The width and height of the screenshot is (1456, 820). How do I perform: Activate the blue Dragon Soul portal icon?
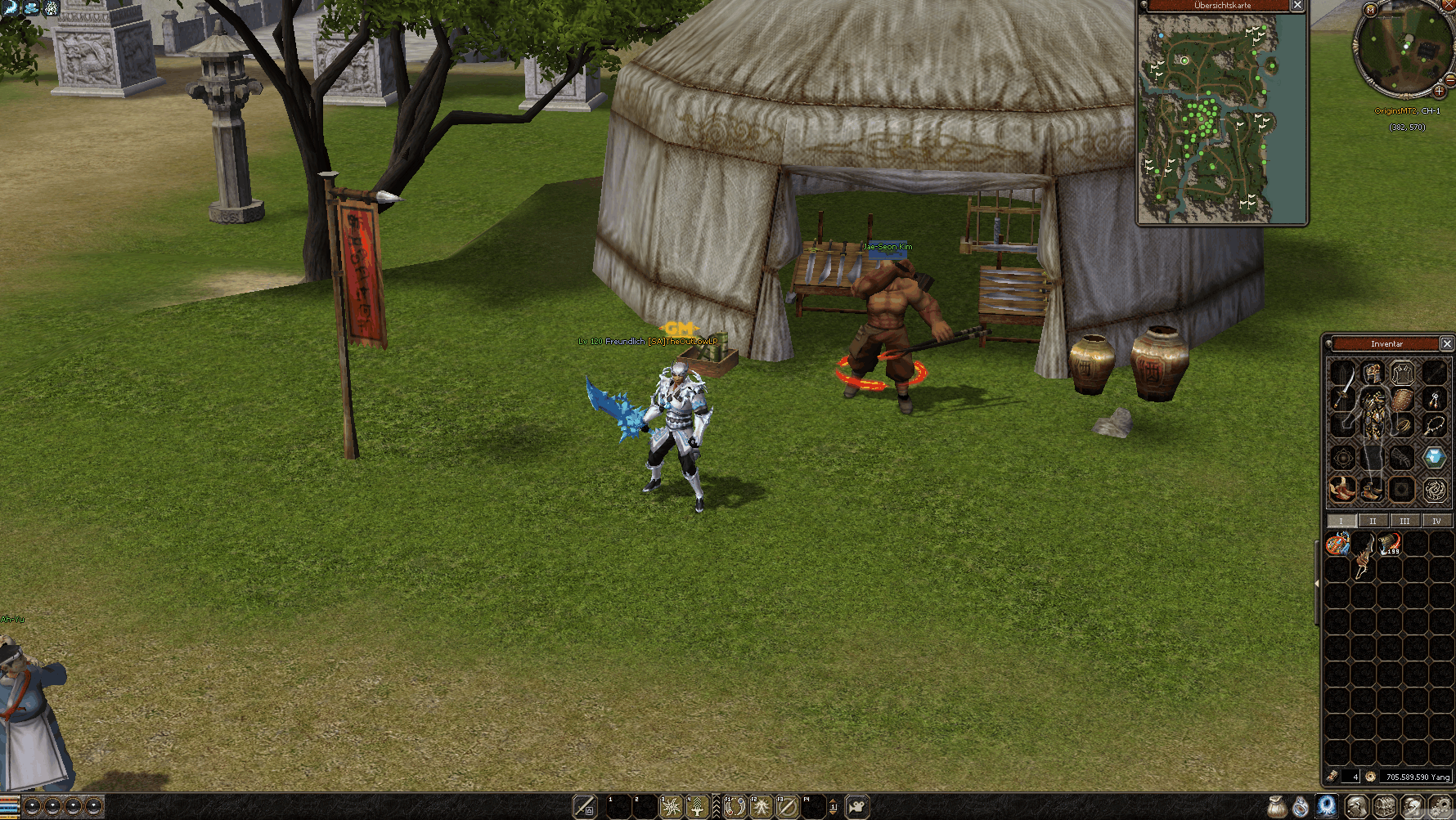(1327, 807)
